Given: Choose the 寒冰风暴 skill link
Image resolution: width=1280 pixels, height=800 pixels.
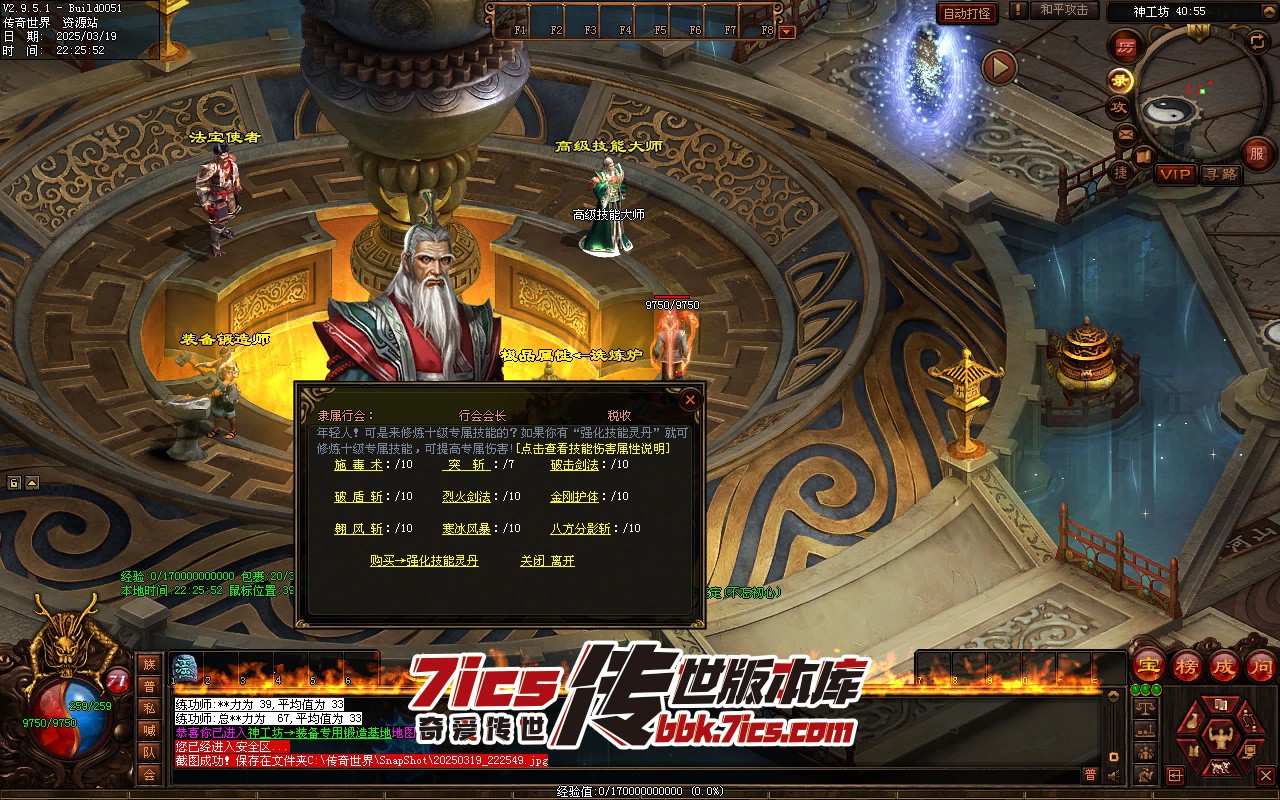Looking at the screenshot, I should [466, 528].
